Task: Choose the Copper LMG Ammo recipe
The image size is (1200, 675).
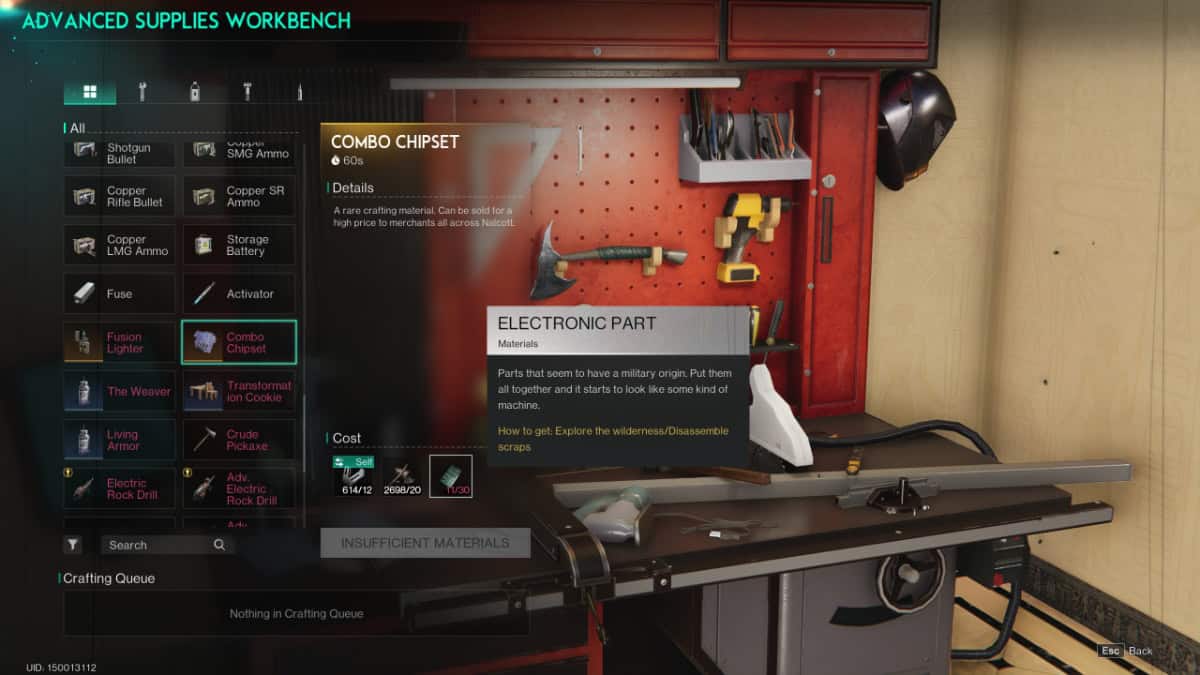Action: (x=119, y=245)
